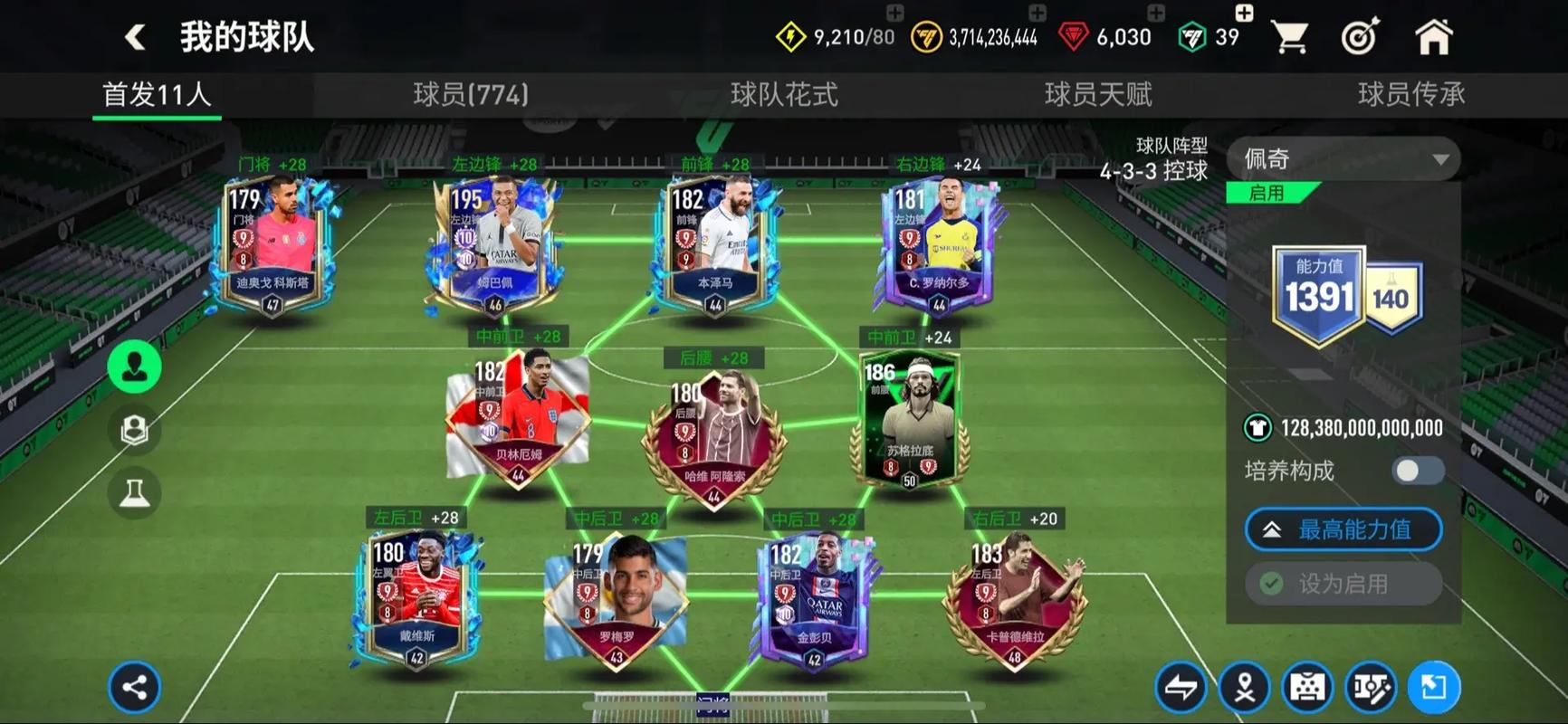
Task: Apply 最高能力值 lineup
Action: [1343, 529]
